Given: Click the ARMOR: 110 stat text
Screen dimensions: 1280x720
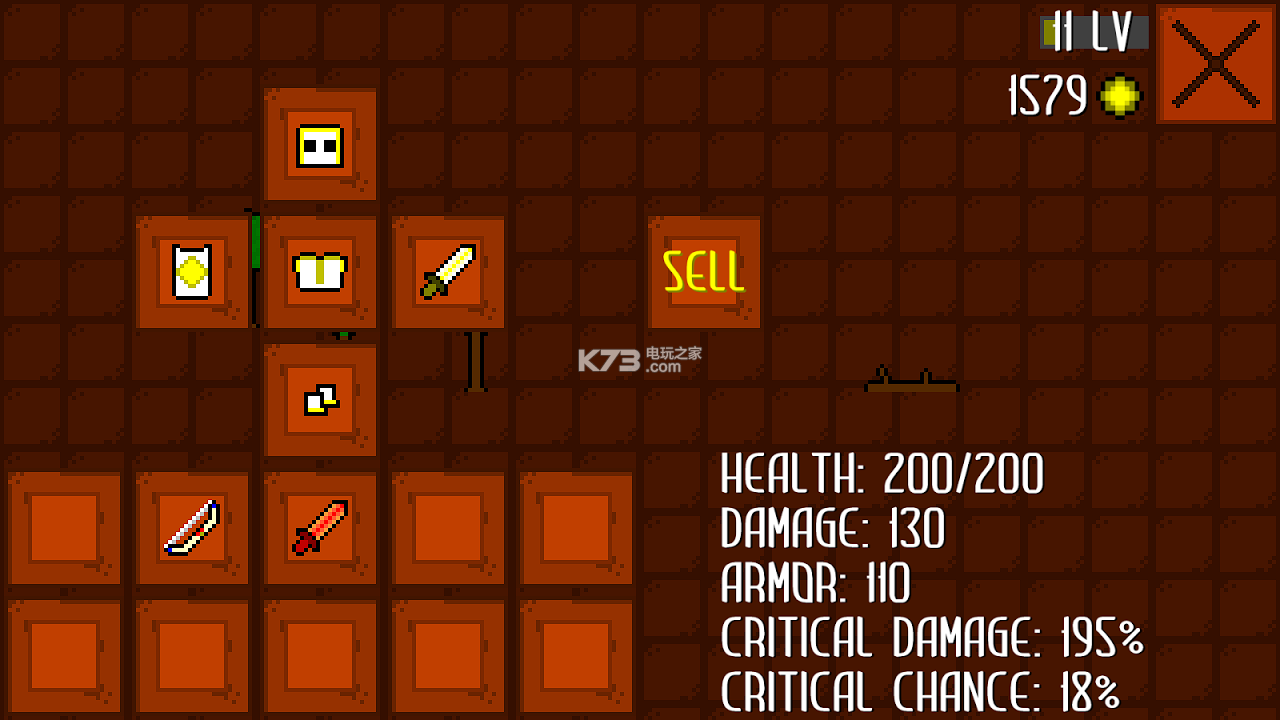Looking at the screenshot, I should (813, 585).
